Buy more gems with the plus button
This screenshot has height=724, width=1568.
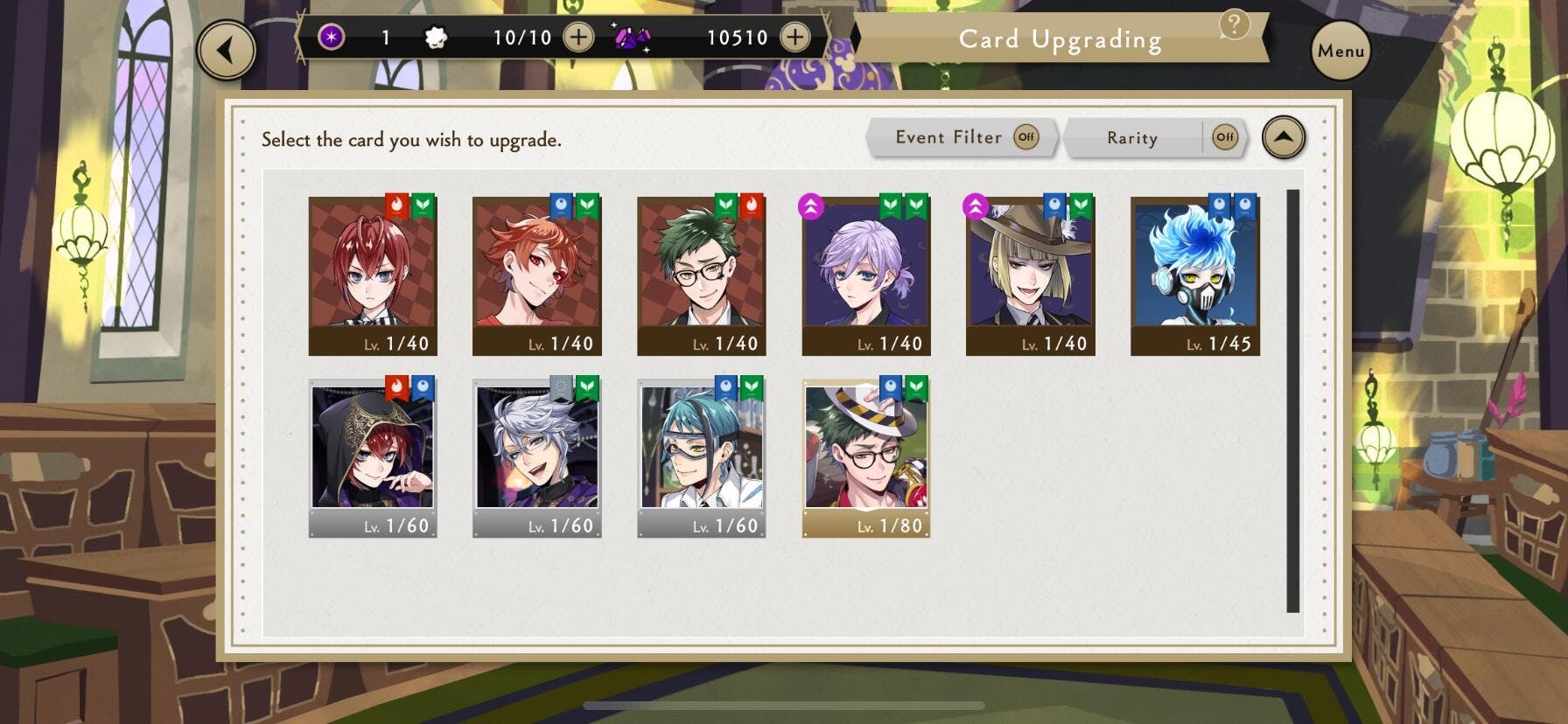(794, 38)
